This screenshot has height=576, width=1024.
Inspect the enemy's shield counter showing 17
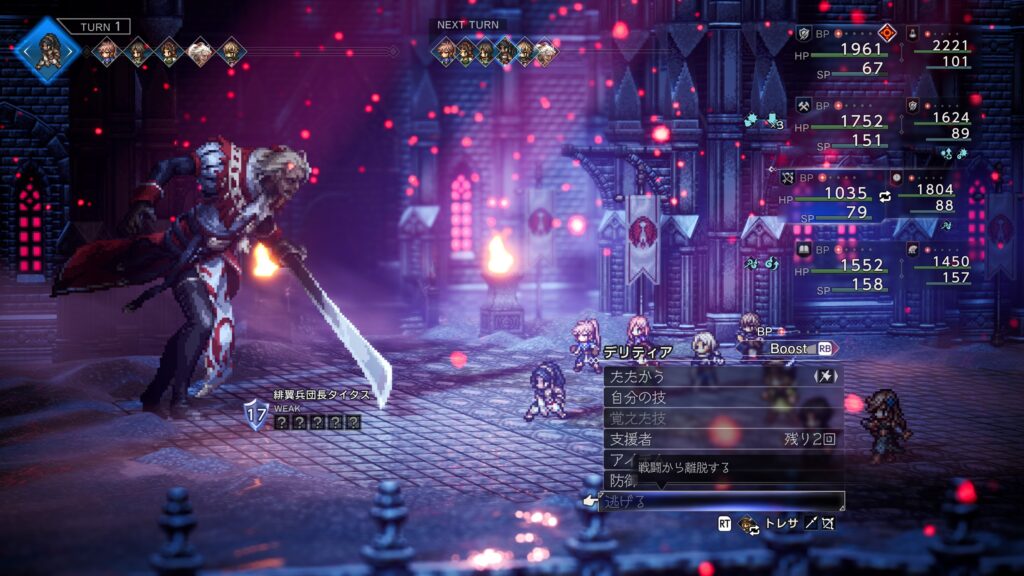(257, 414)
